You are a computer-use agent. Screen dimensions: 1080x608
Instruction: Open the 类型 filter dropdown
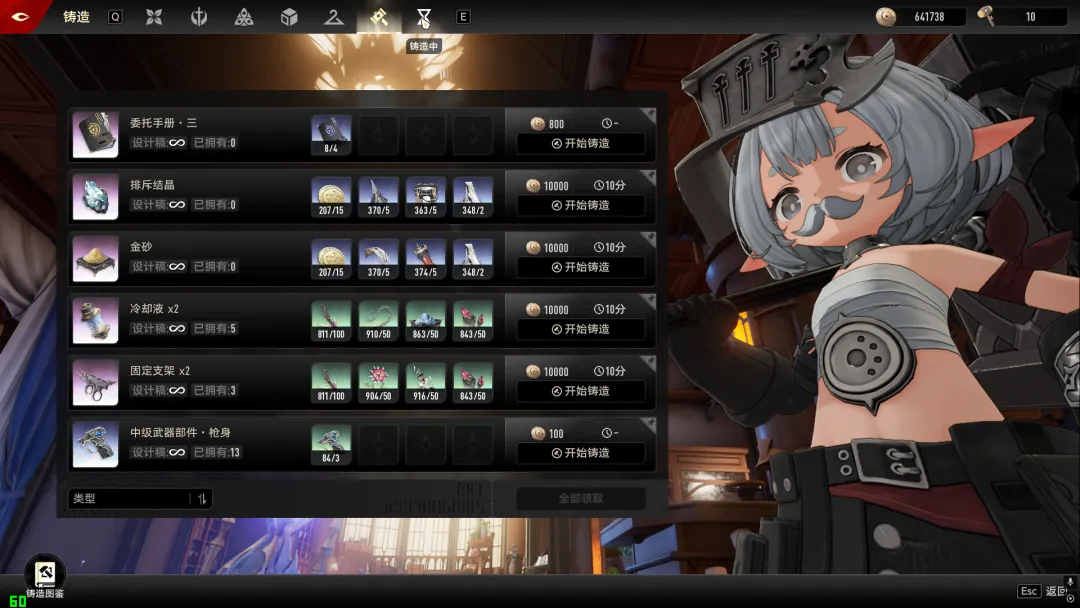pos(140,498)
